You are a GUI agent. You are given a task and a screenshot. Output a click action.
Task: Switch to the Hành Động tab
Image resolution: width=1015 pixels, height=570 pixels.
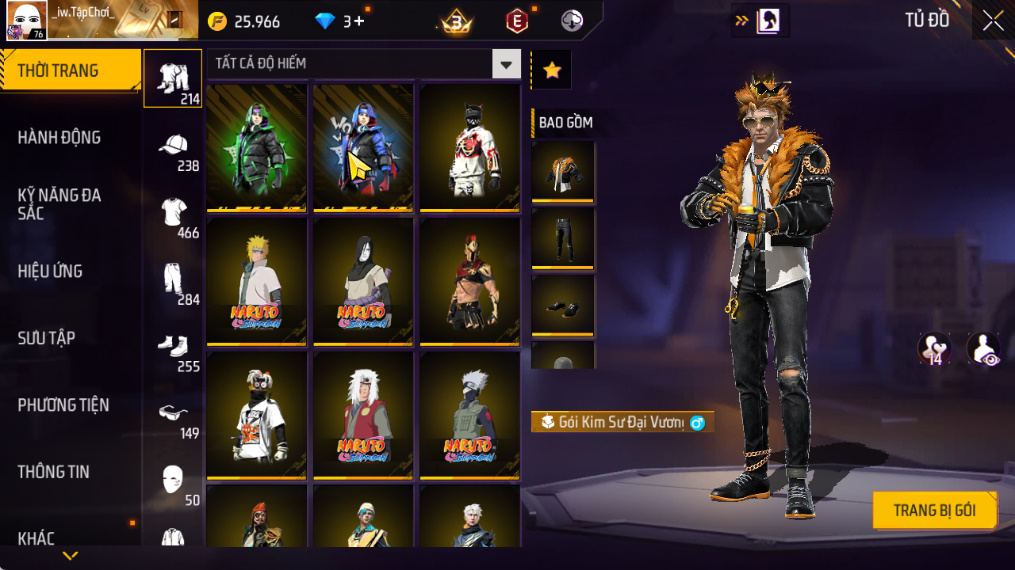point(60,138)
